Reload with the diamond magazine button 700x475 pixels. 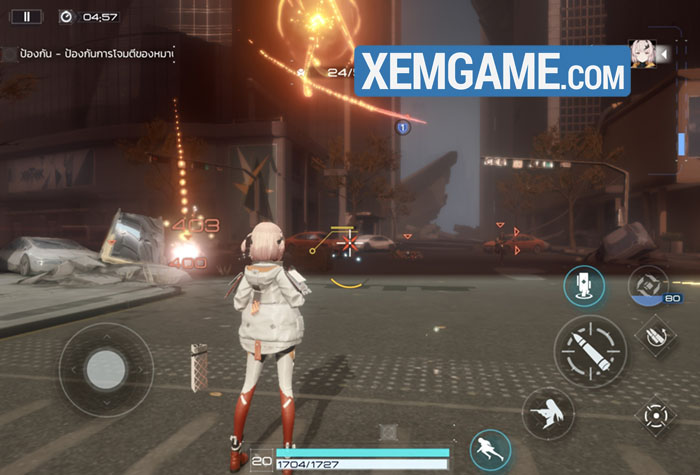point(656,335)
